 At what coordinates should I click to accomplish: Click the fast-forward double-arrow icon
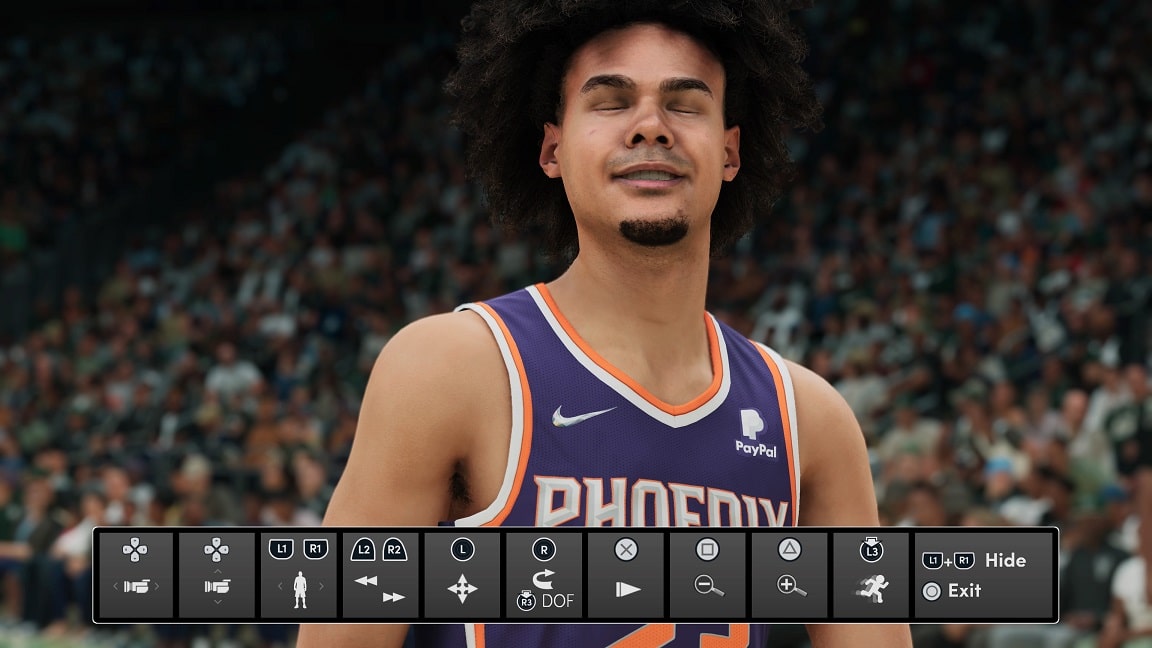coord(394,597)
